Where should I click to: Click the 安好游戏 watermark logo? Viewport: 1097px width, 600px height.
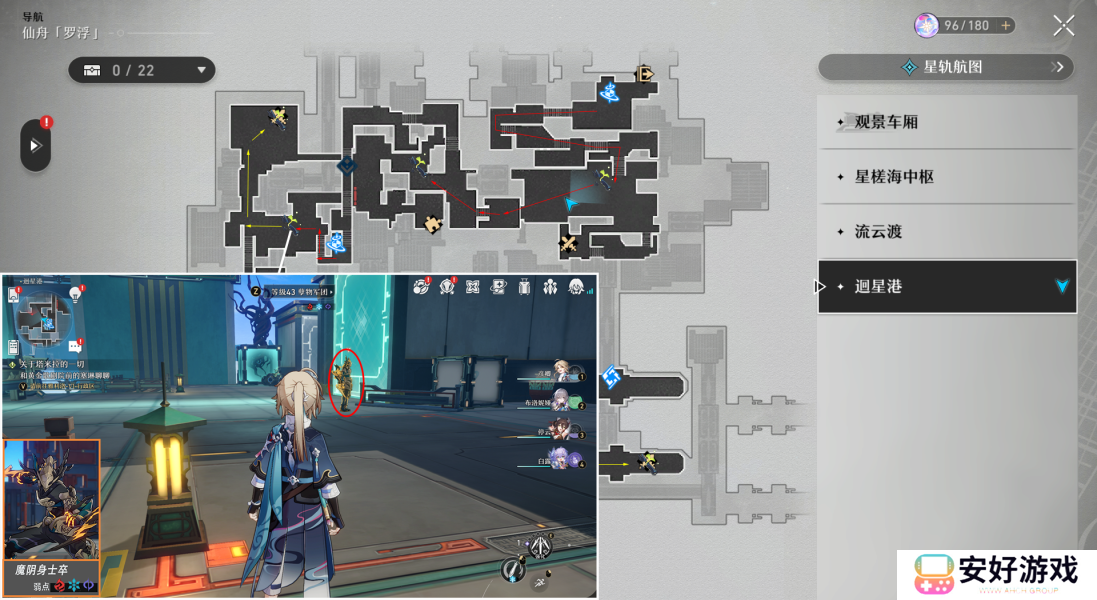(996, 574)
